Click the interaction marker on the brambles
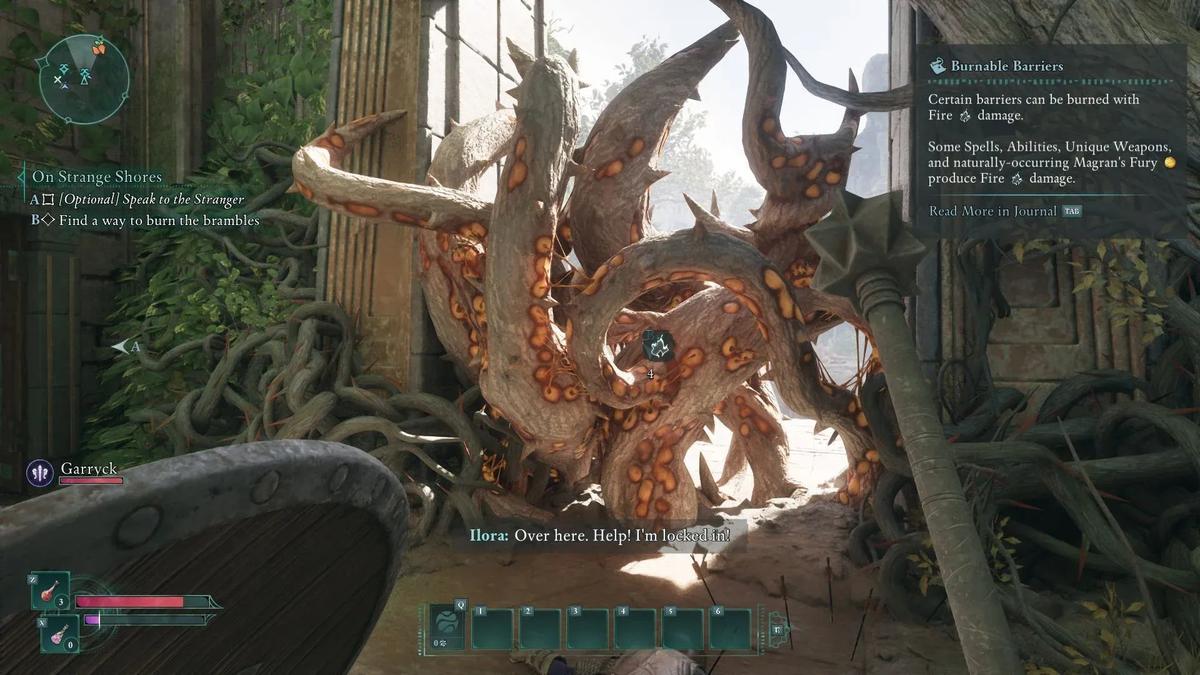Image resolution: width=1200 pixels, height=675 pixels. [x=657, y=346]
